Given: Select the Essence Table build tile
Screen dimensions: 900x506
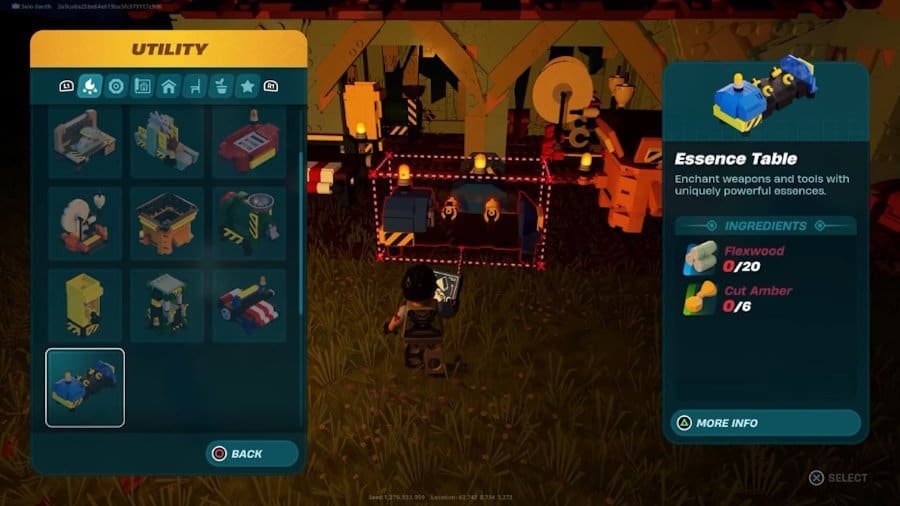Looking at the screenshot, I should click(85, 387).
